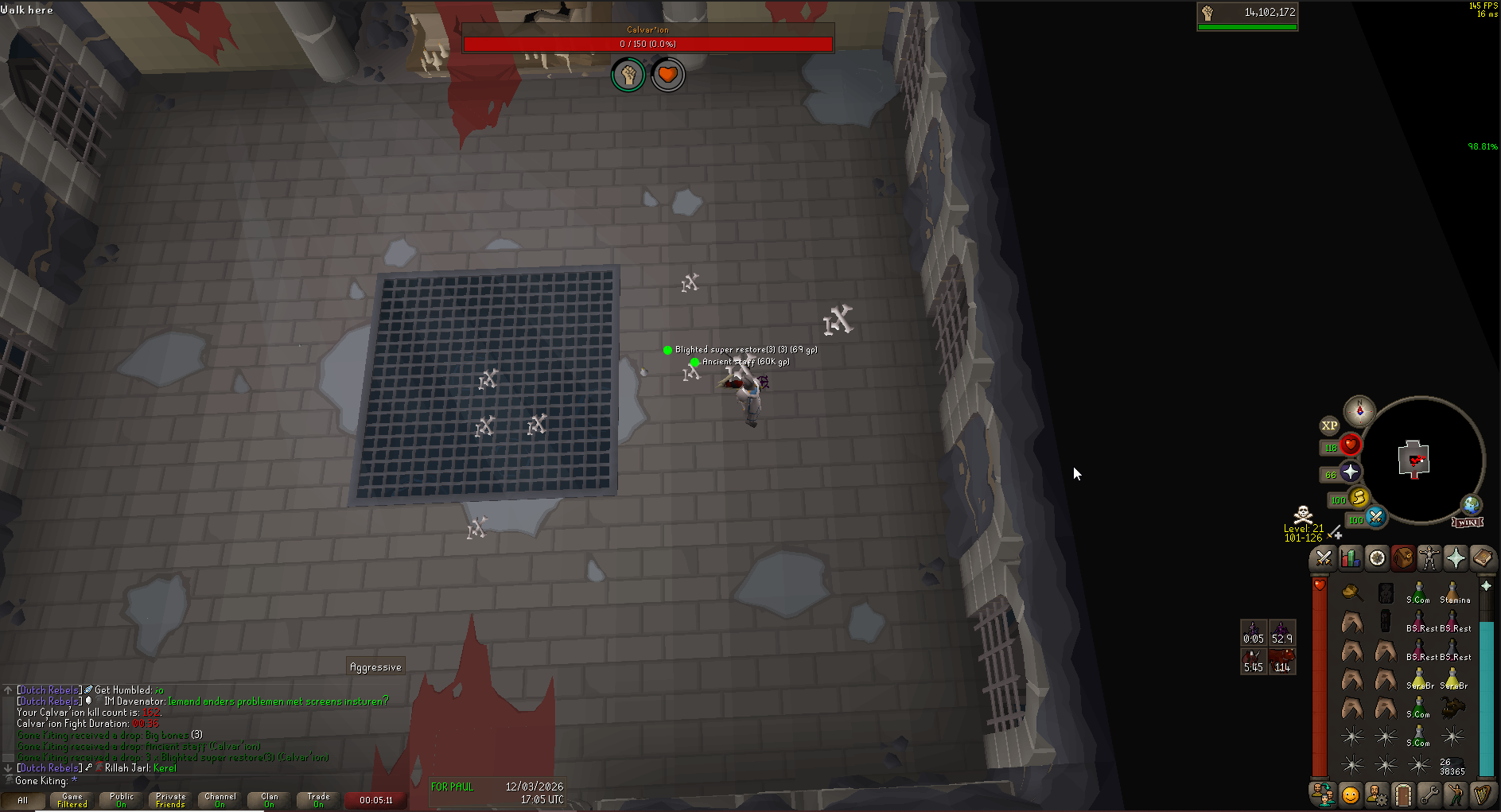Toggle run using the run energy orb

point(1359,499)
